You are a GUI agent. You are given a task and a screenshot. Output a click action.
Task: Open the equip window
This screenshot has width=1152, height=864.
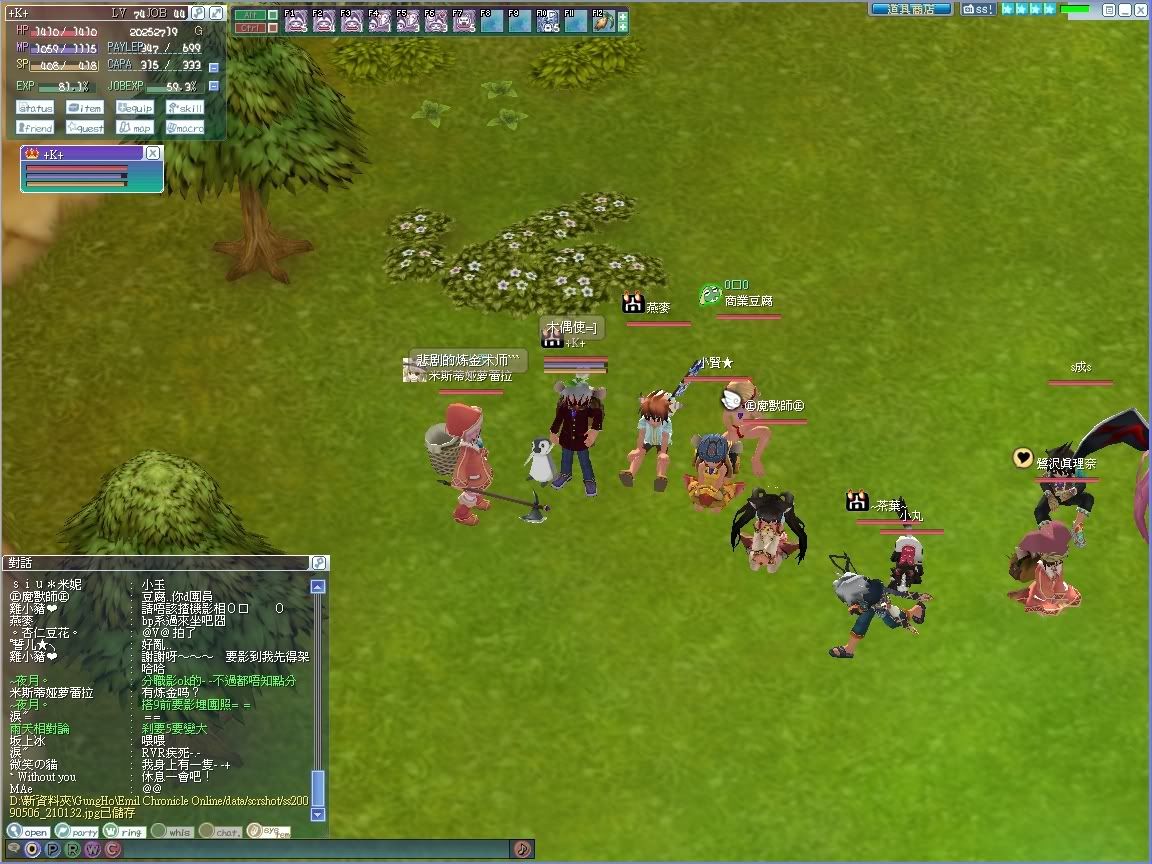point(135,108)
